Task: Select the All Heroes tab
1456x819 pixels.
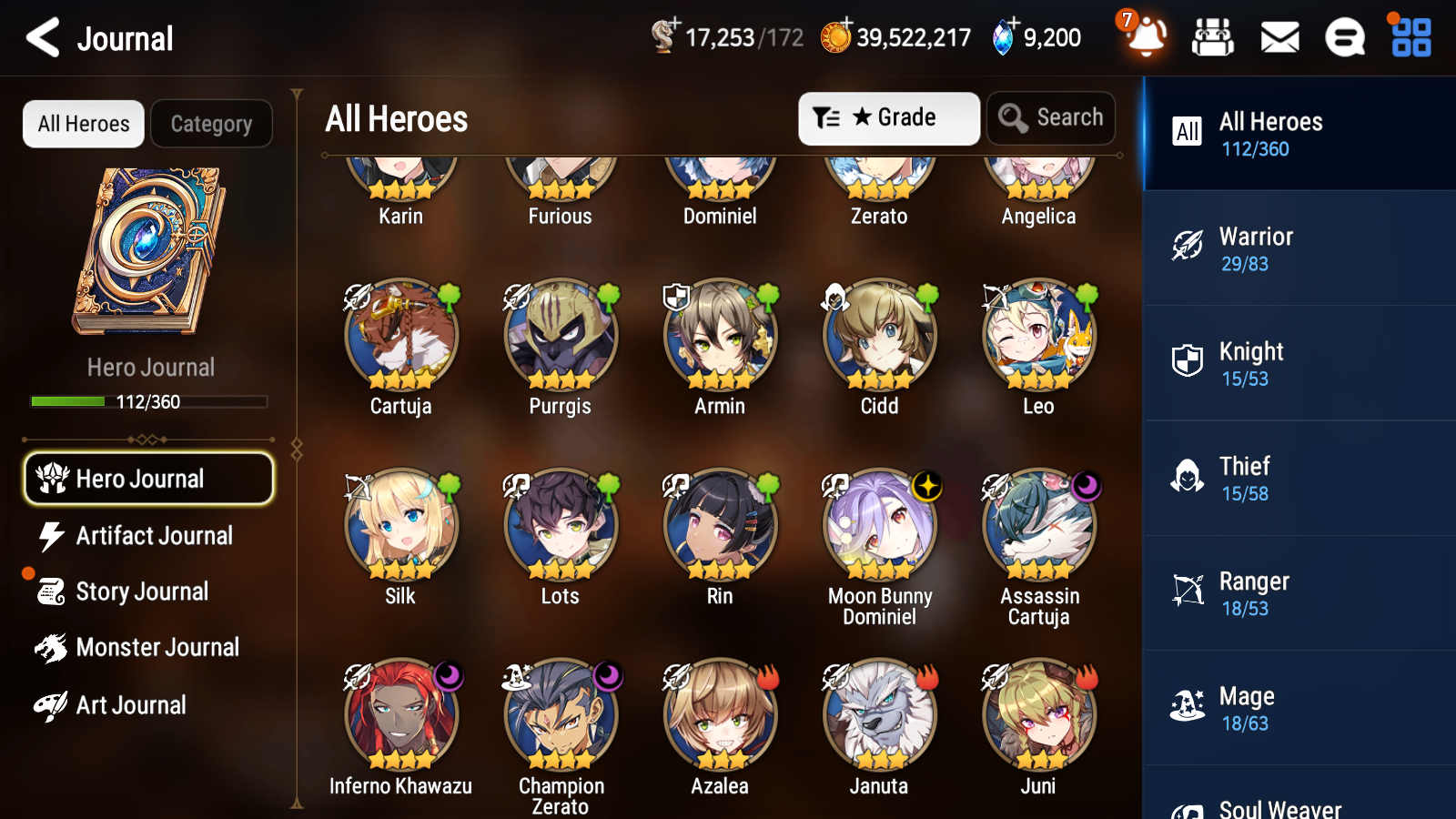Action: [83, 124]
